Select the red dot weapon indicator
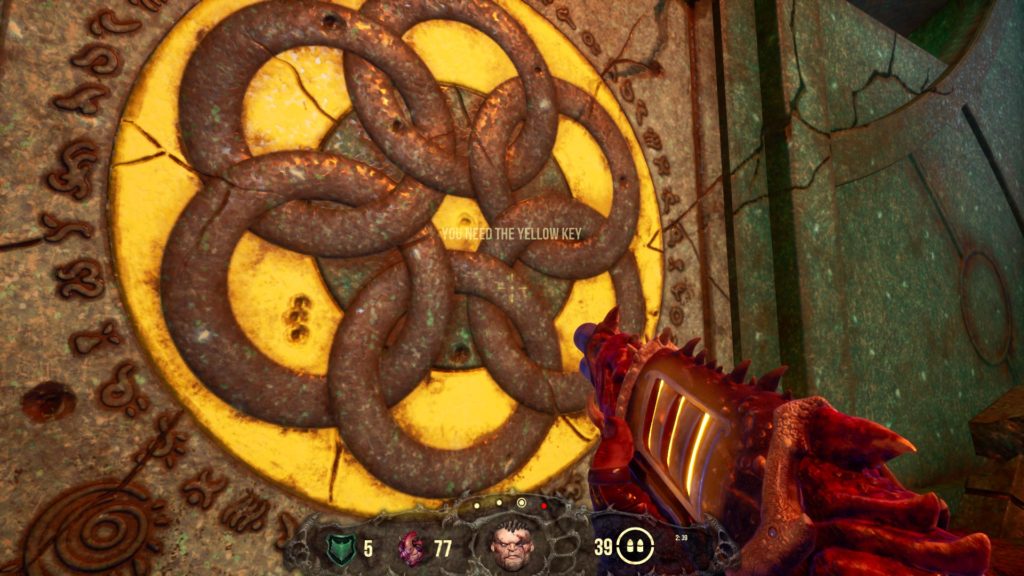1024x576 pixels. click(543, 506)
